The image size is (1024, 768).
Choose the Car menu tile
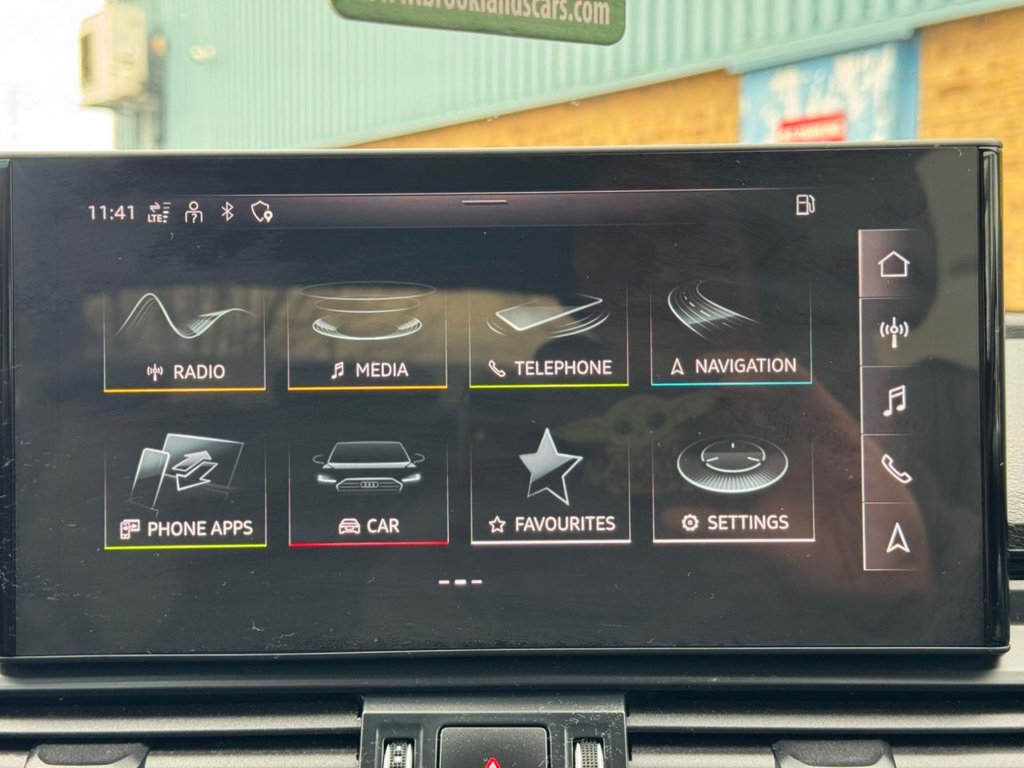(369, 491)
